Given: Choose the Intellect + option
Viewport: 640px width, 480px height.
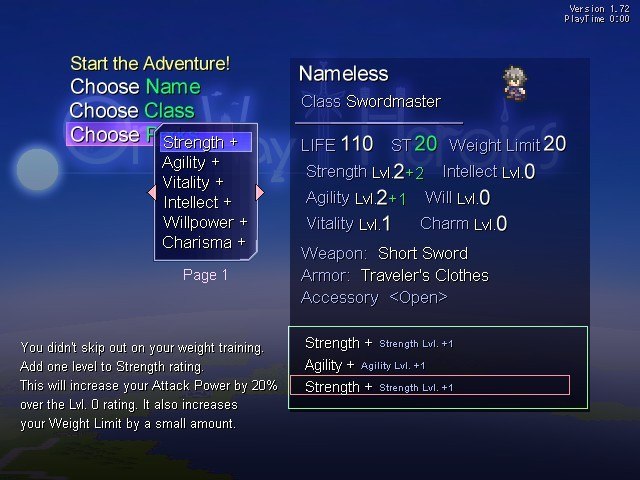Looking at the screenshot, I should 197,202.
